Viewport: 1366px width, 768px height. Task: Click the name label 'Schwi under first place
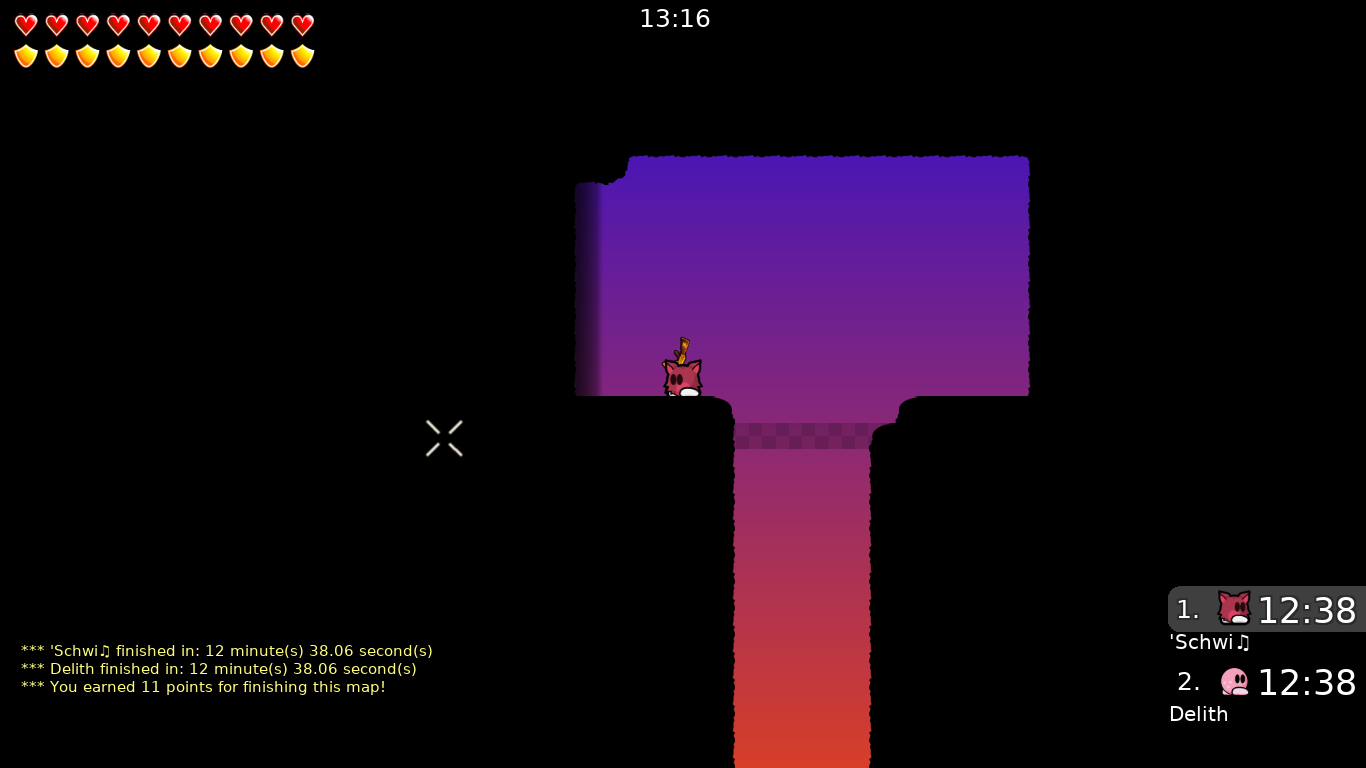1210,642
